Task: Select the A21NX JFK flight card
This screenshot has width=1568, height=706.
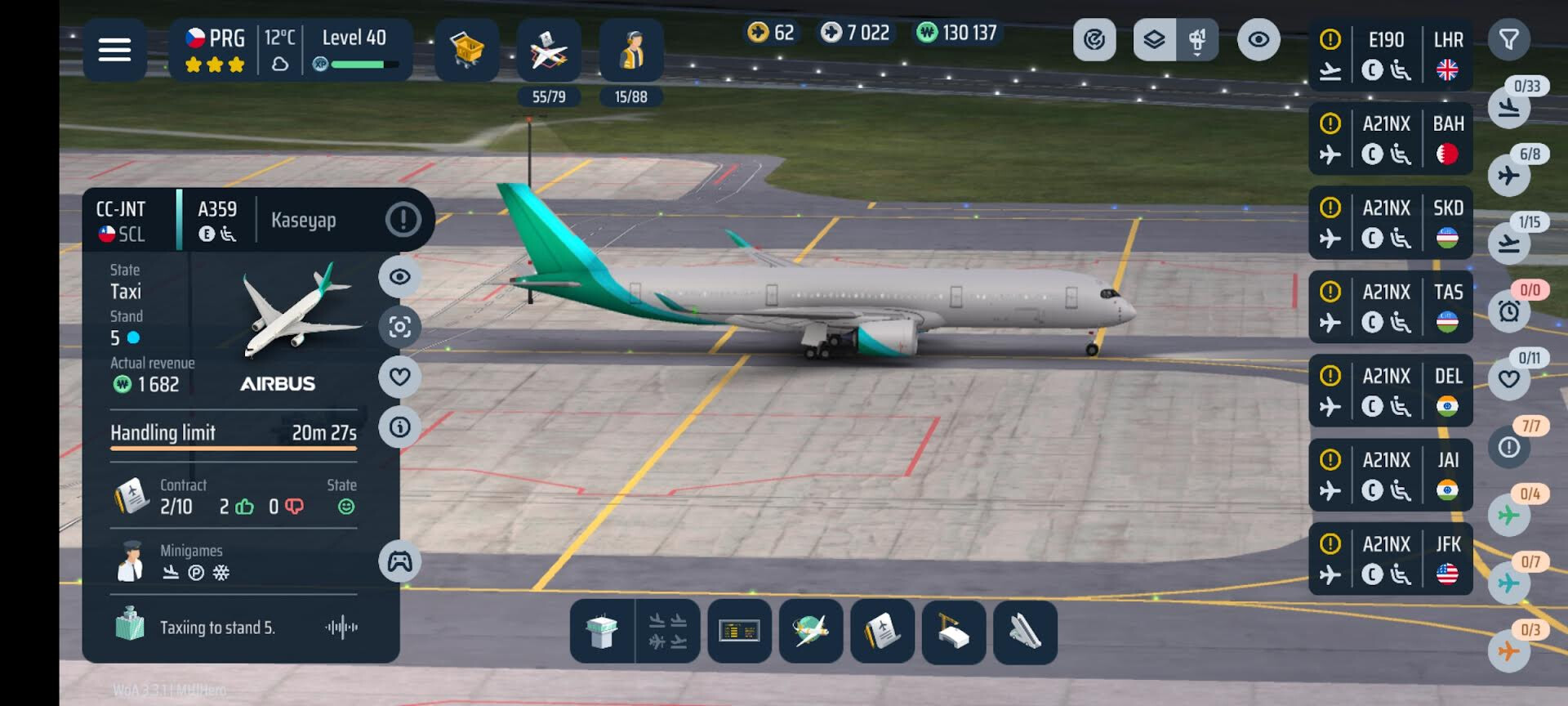Action: pyautogui.click(x=1390, y=559)
